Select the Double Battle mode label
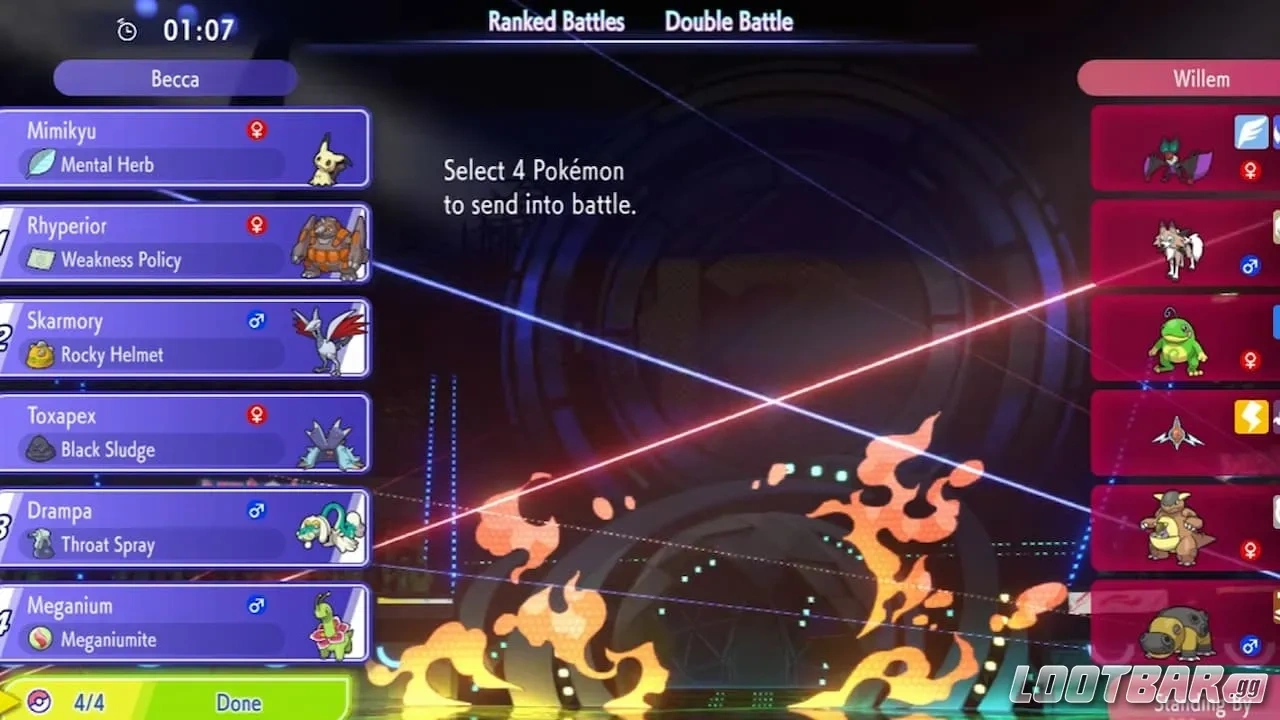 point(728,22)
